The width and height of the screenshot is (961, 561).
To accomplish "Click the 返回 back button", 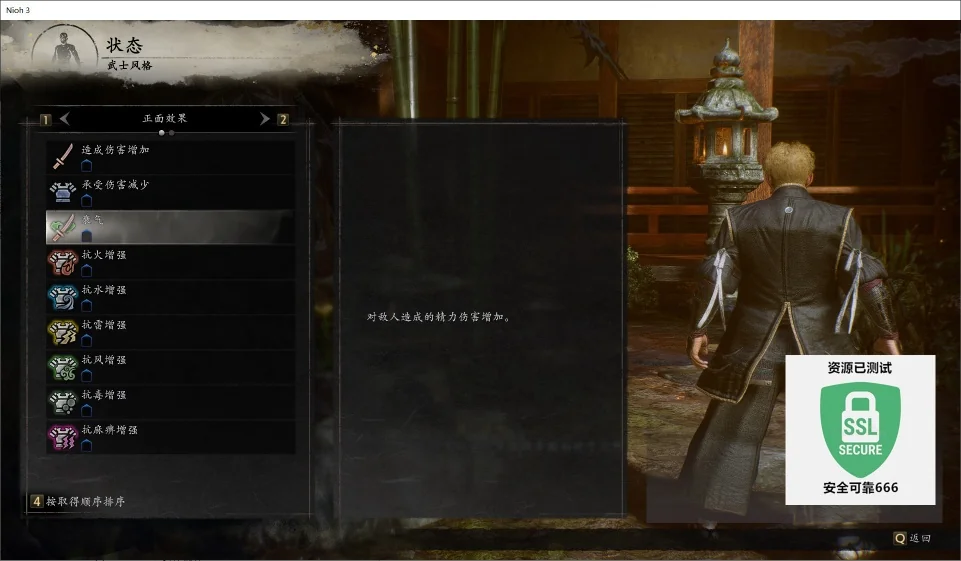I will click(x=912, y=538).
